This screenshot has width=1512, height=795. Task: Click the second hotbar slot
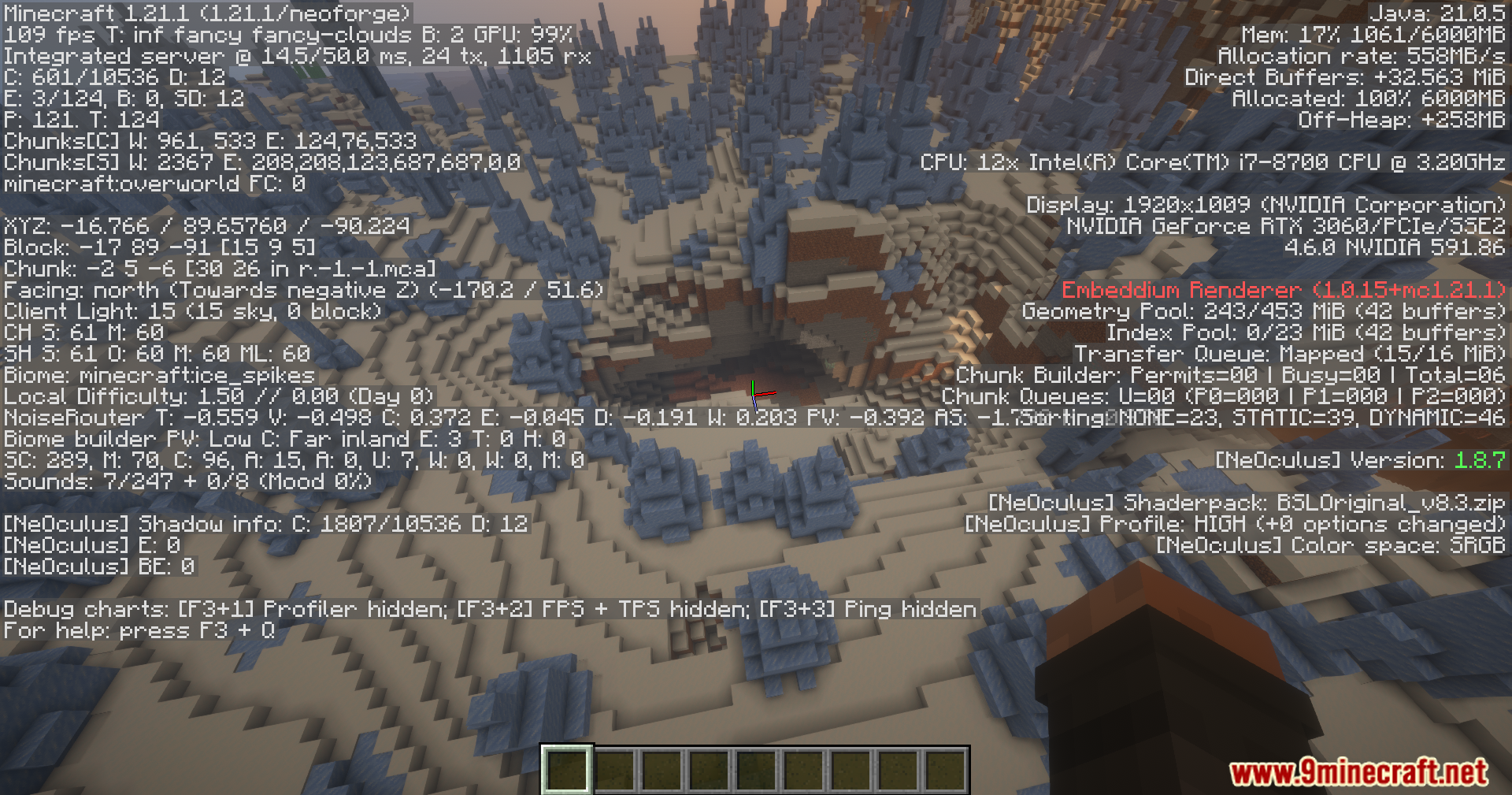[612, 771]
